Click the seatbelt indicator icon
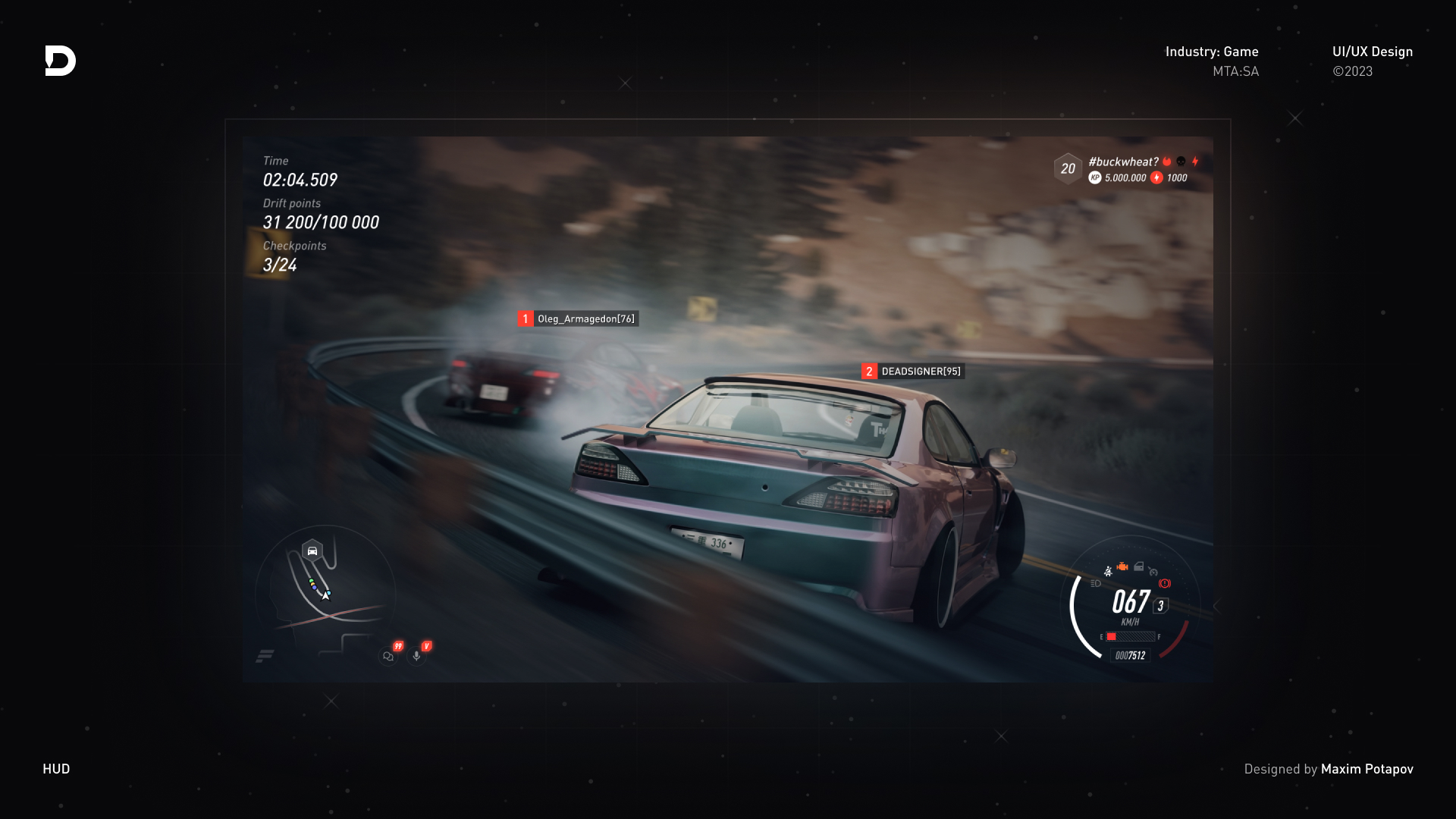Image resolution: width=1456 pixels, height=819 pixels. pos(1108,571)
